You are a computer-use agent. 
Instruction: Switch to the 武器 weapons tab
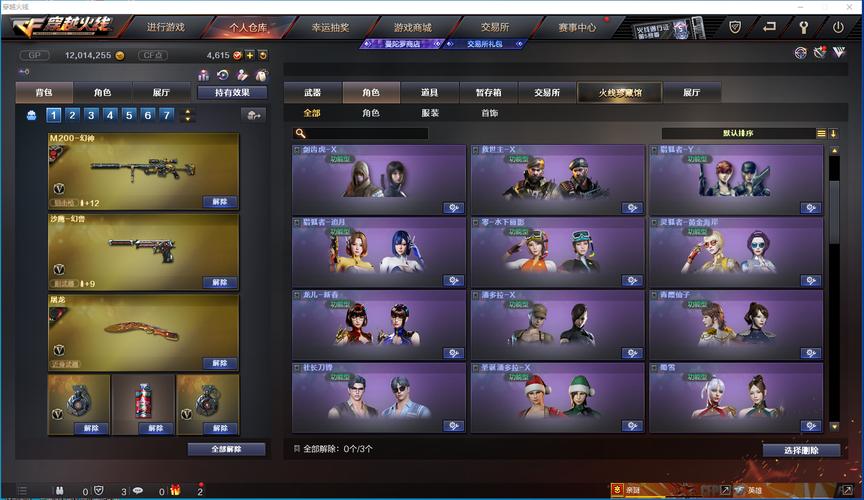313,92
